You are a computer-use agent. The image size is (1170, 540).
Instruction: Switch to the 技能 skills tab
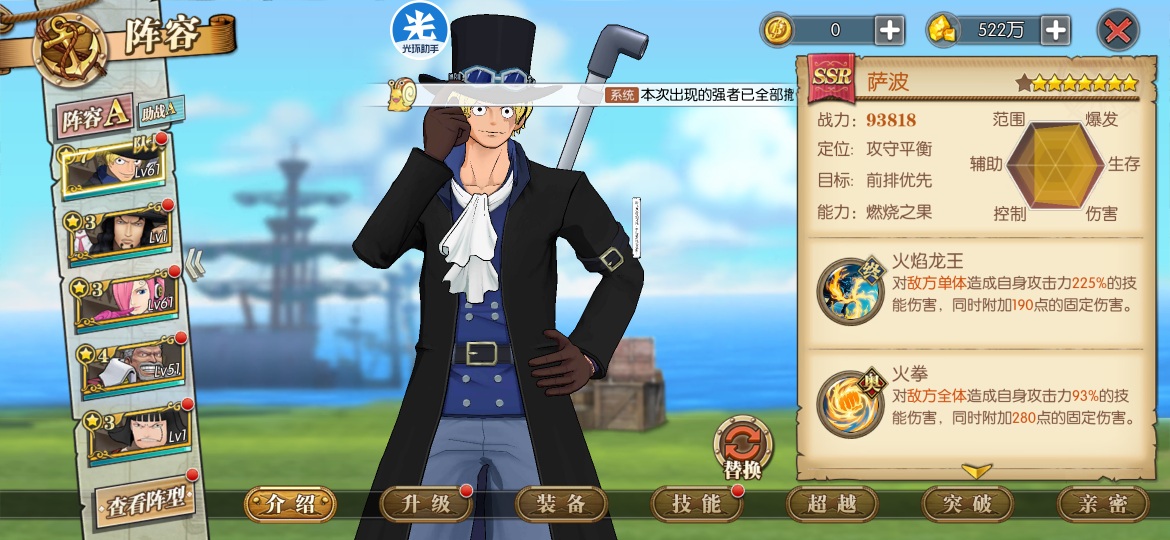pyautogui.click(x=696, y=503)
